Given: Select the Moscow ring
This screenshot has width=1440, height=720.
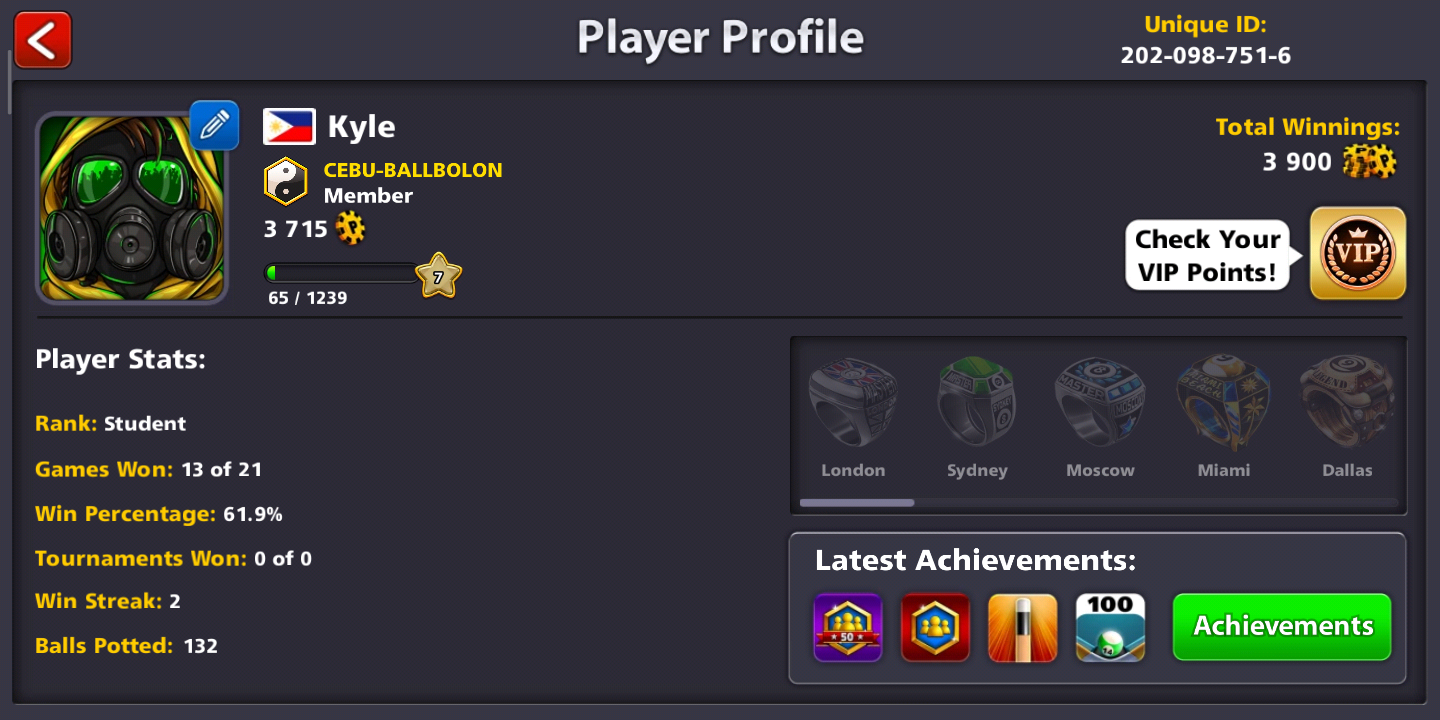Looking at the screenshot, I should click(1100, 405).
